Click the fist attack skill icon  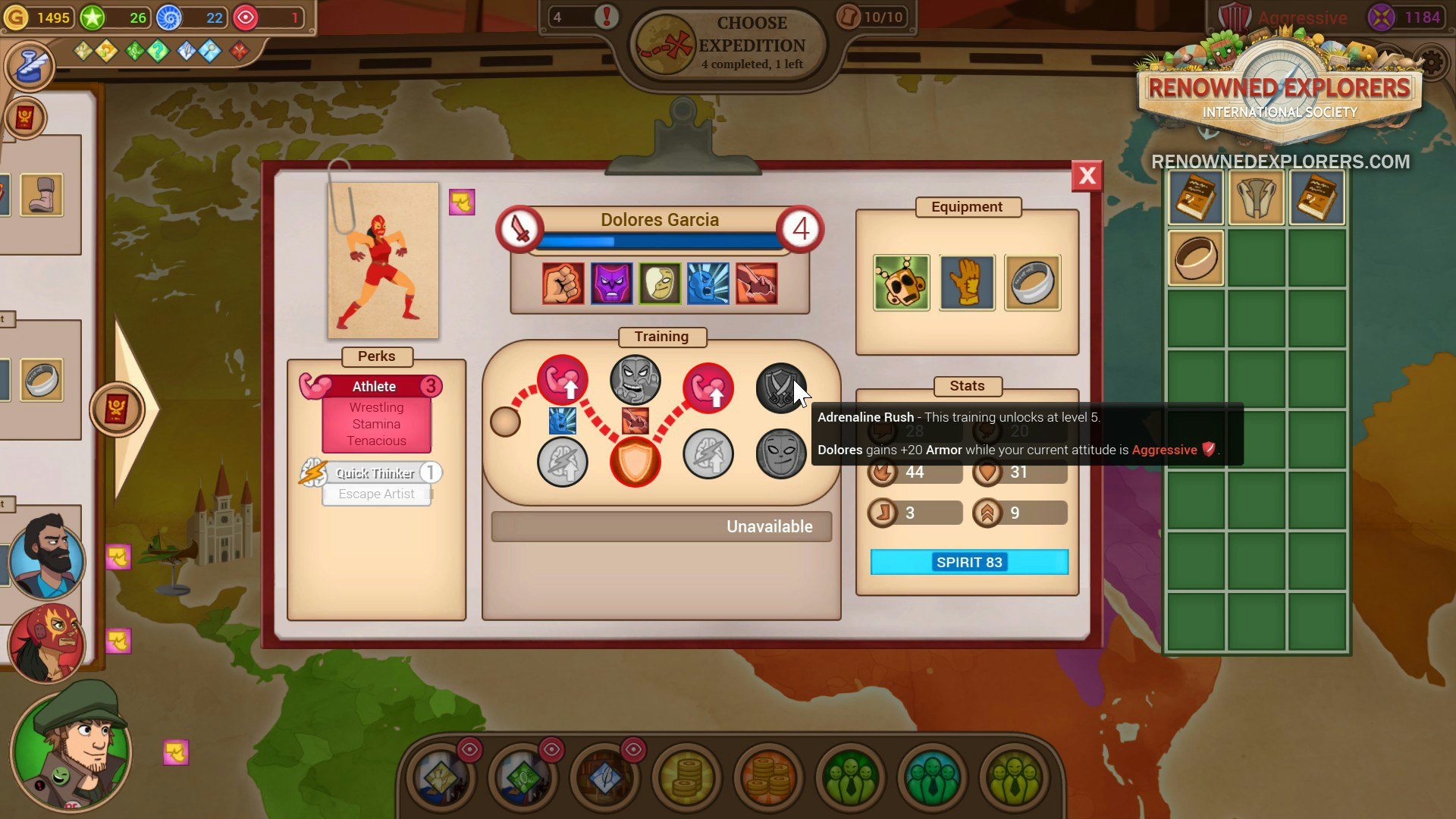[562, 284]
